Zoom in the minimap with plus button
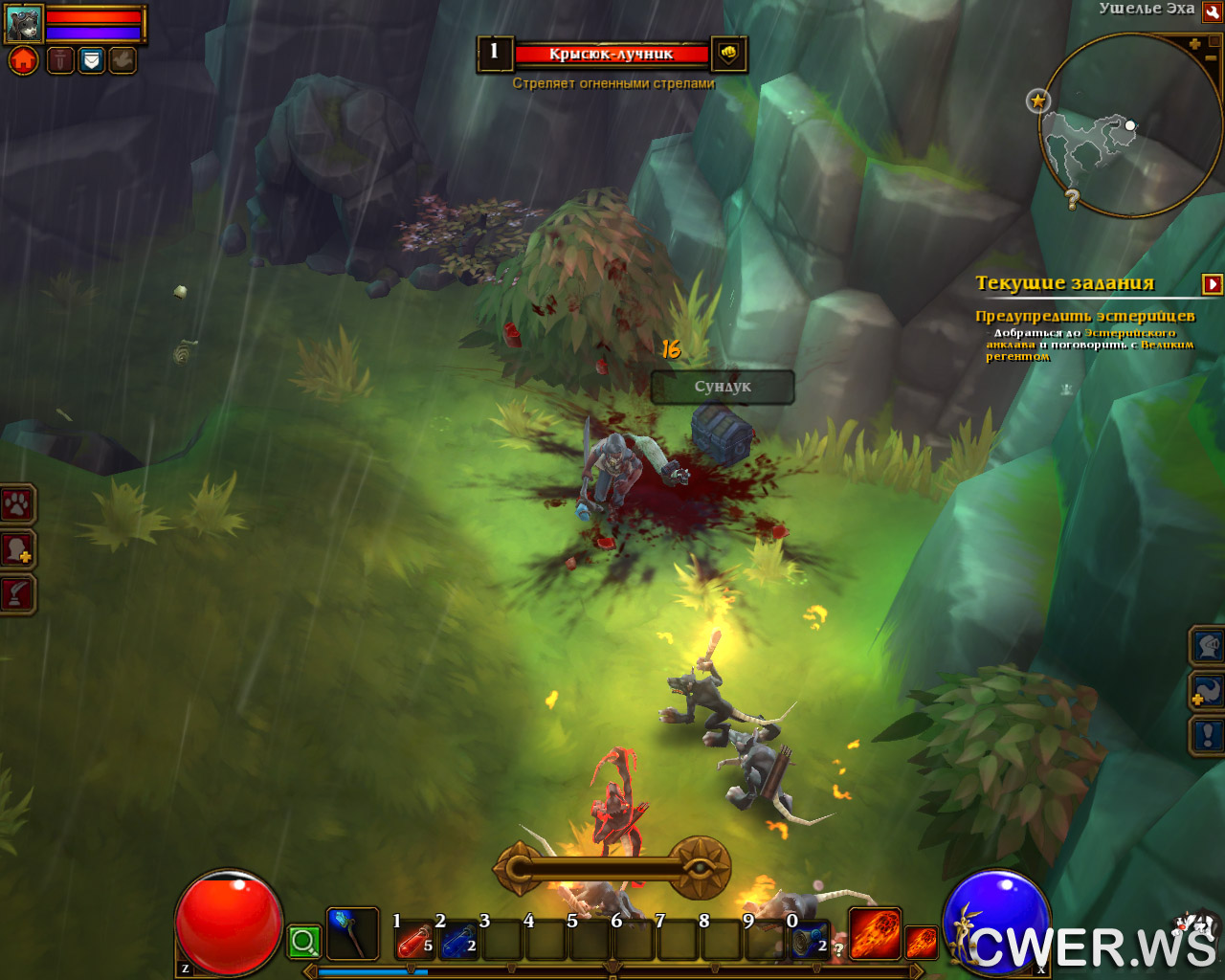The height and width of the screenshot is (980, 1225). click(x=1194, y=44)
